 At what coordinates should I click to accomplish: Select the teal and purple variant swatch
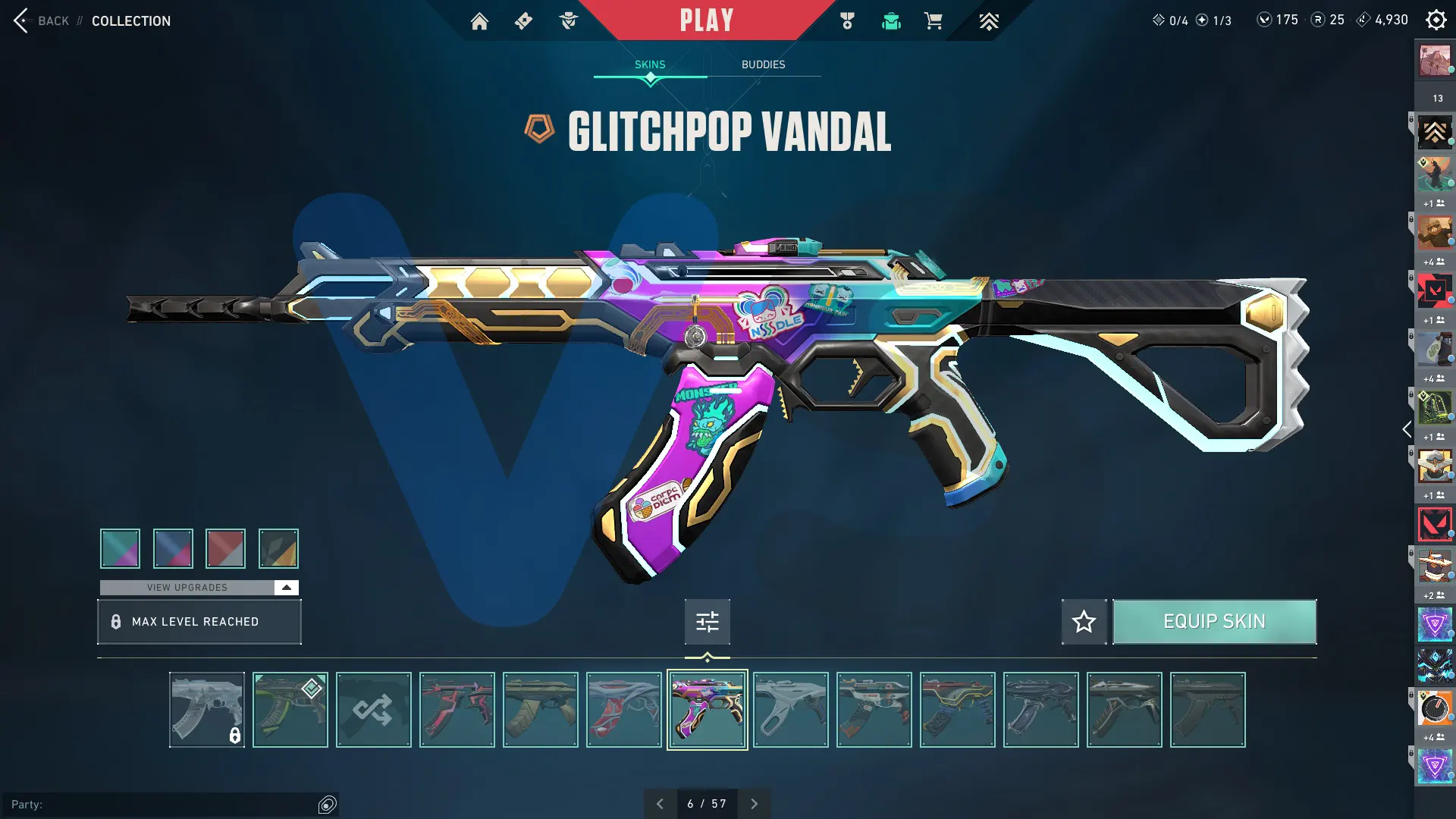pyautogui.click(x=120, y=548)
